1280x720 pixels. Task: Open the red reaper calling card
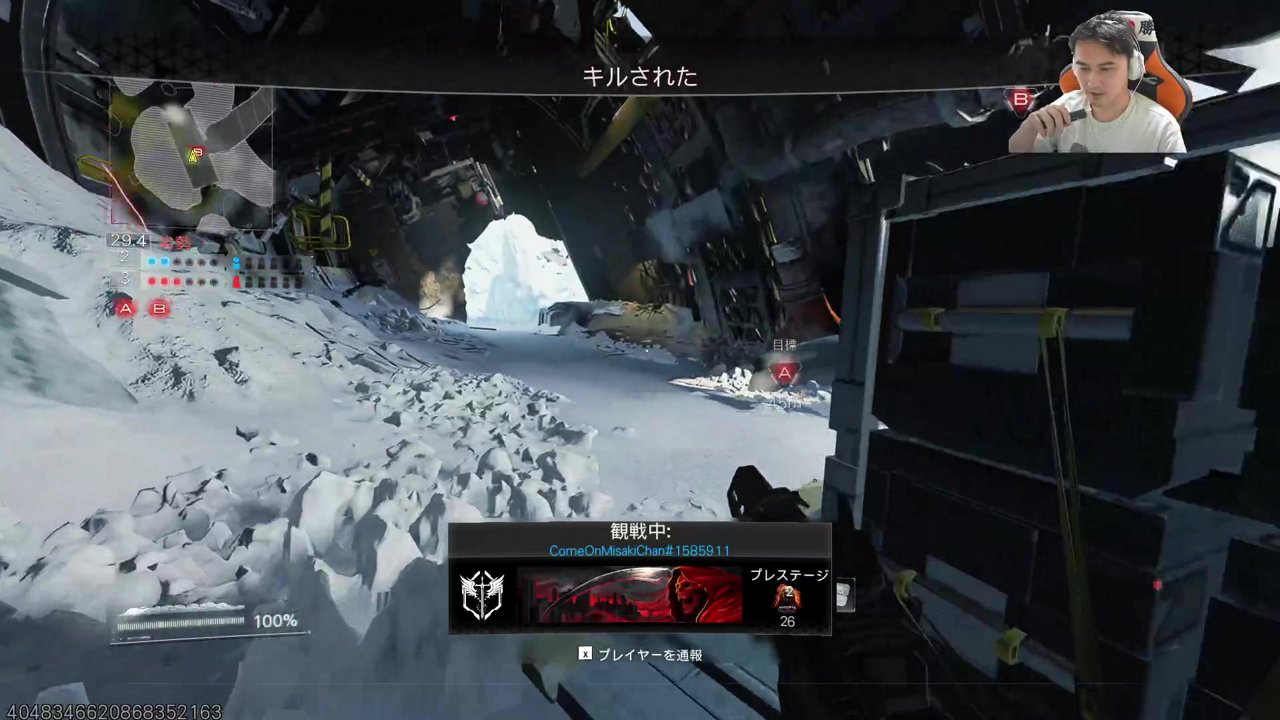point(630,595)
